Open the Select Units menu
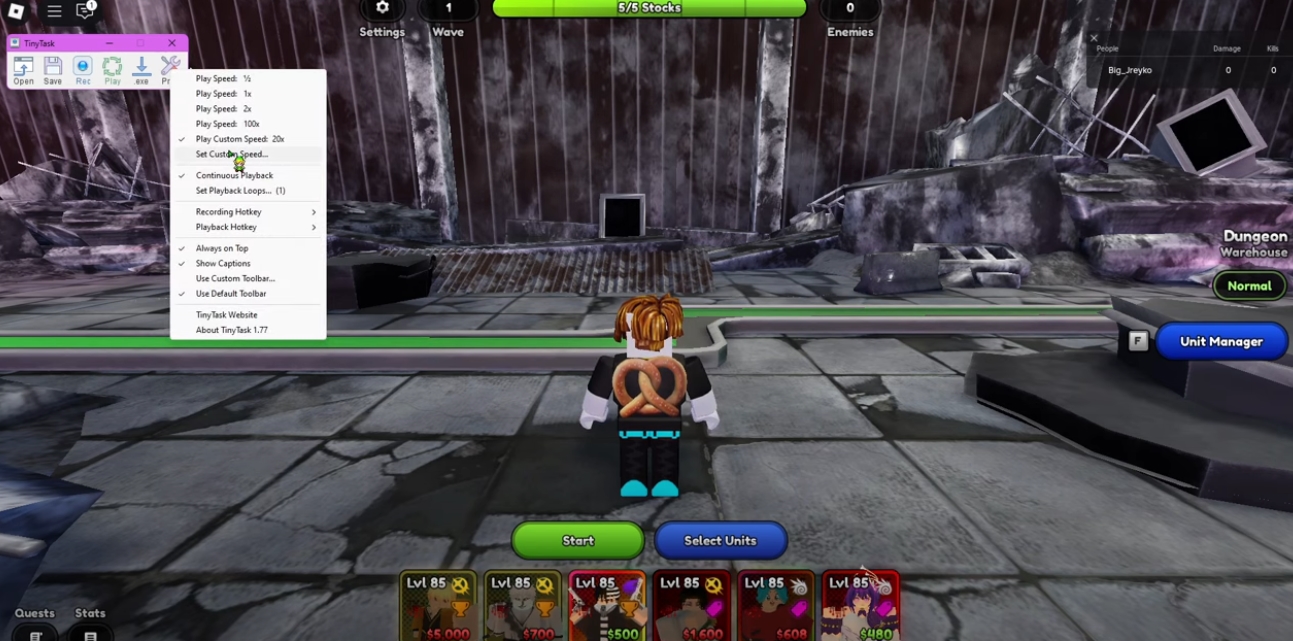This screenshot has height=641, width=1293. point(720,540)
